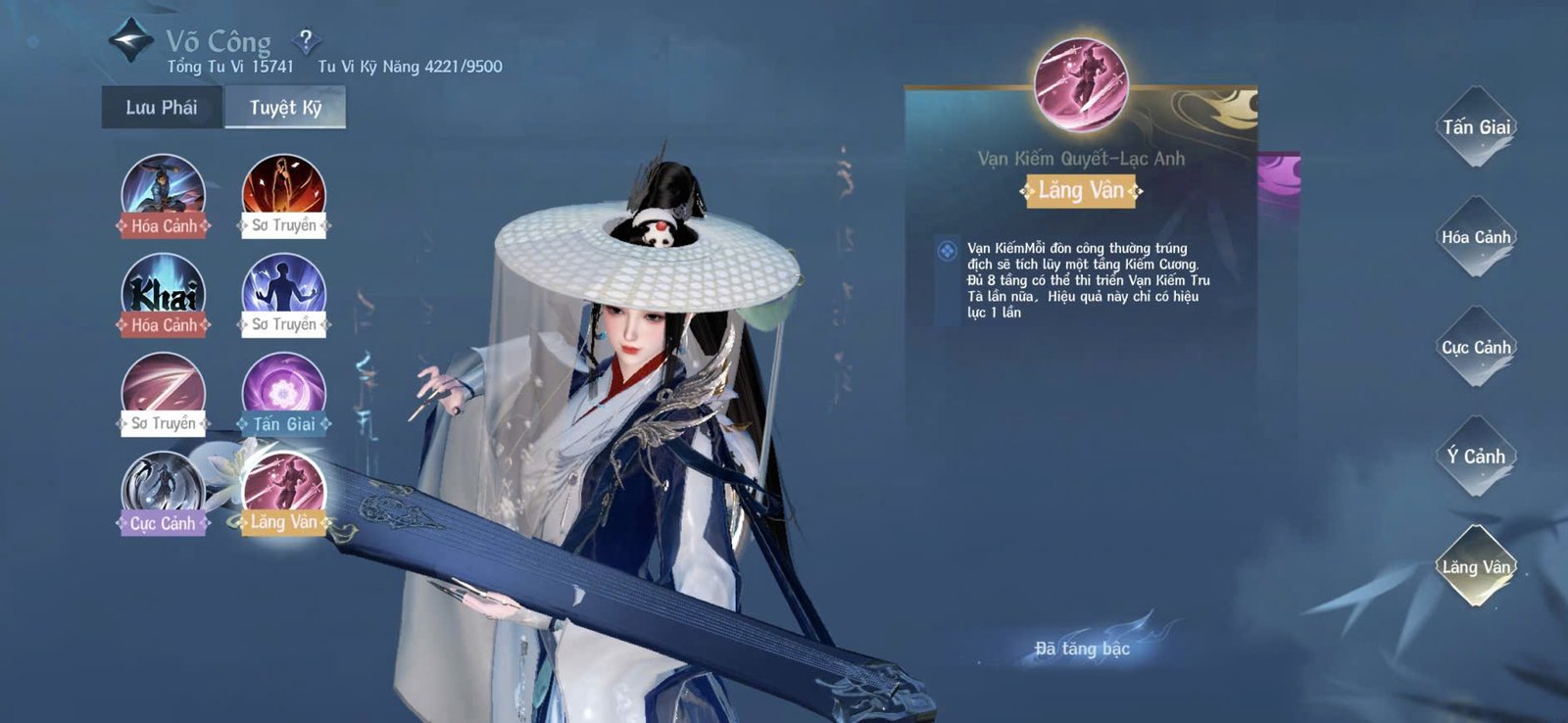The image size is (1568, 723).
Task: Switch to the Tuyệt Kỹ tab
Action: 287,109
